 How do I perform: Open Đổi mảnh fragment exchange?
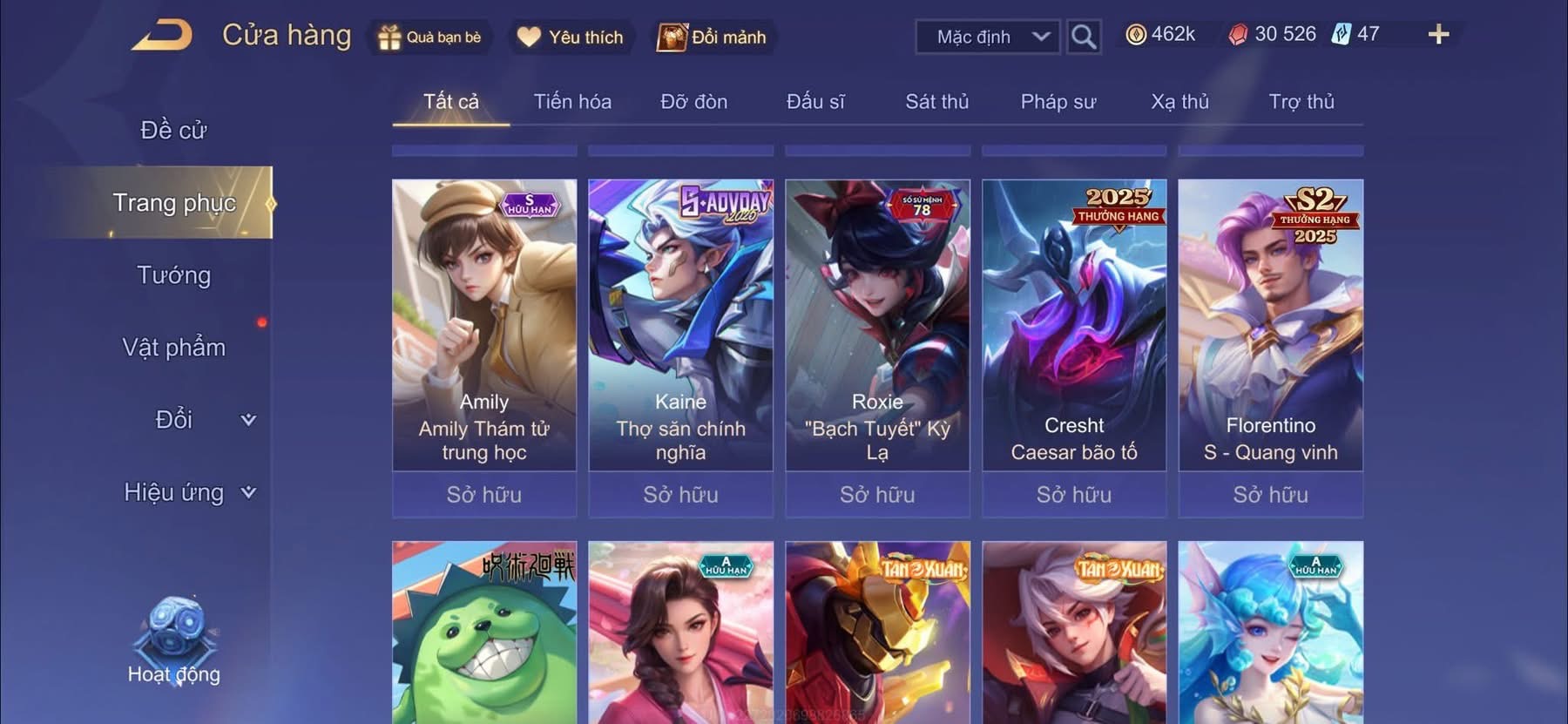pyautogui.click(x=713, y=37)
